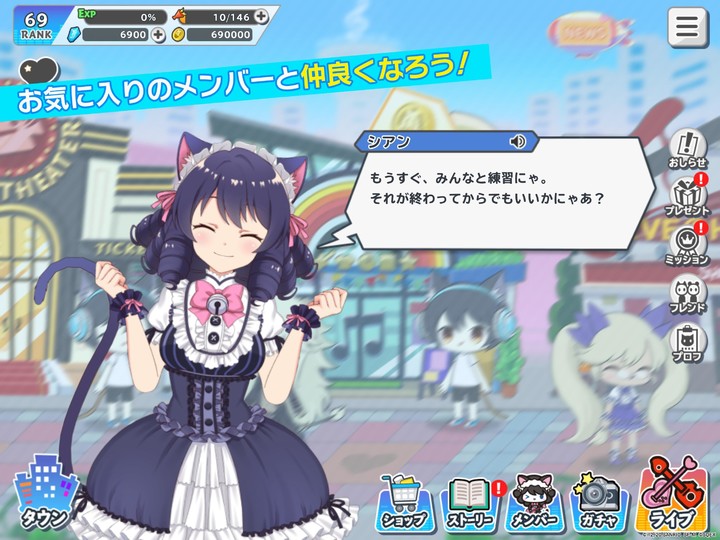
Task: Open the ショップ shop
Action: coord(404,501)
